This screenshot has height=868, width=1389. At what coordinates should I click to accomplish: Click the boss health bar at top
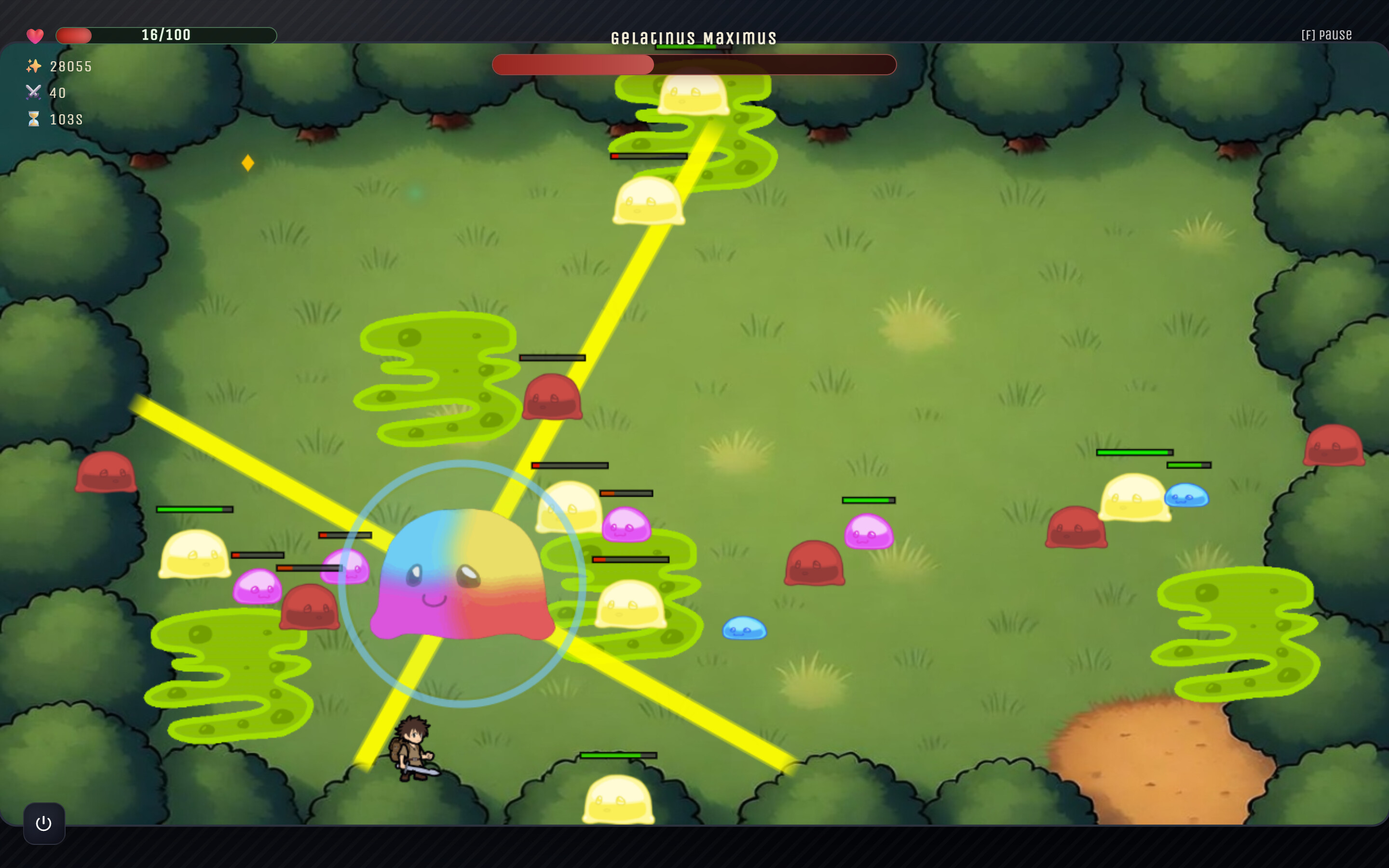(x=694, y=65)
